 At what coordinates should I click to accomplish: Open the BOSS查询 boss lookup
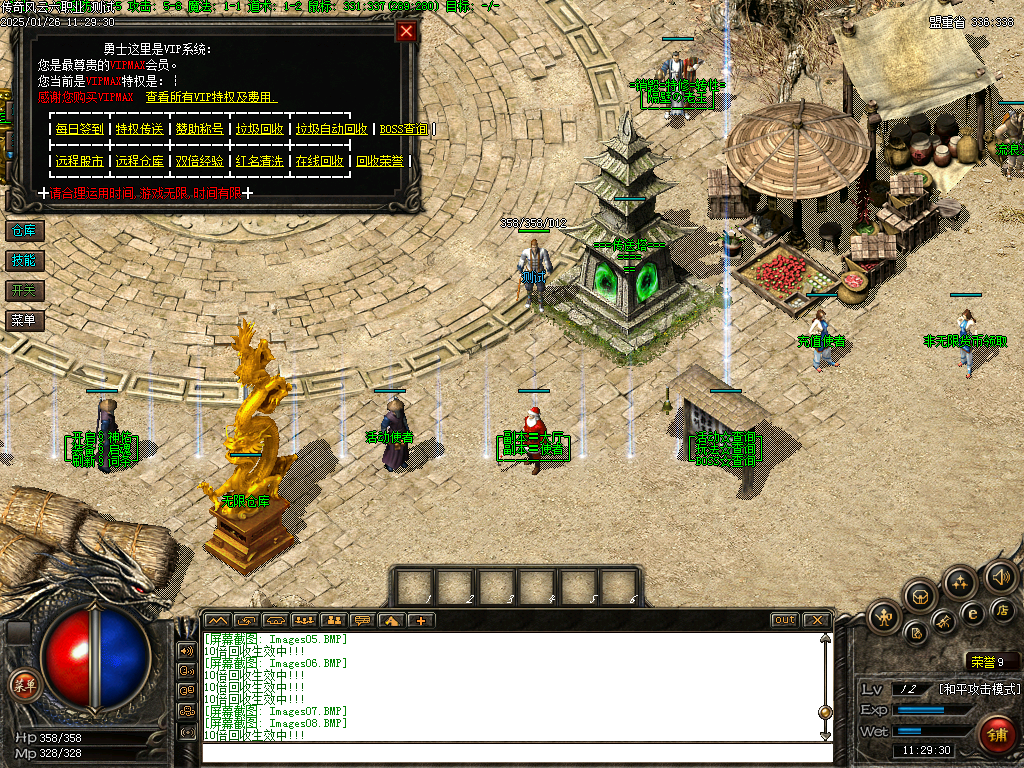point(404,129)
